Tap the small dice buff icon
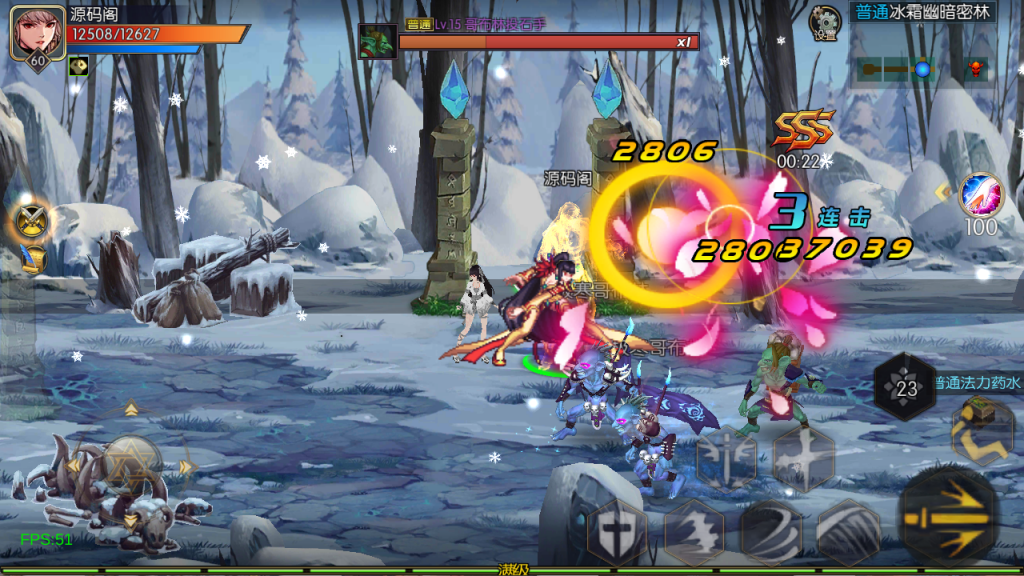The image size is (1024, 576). click(x=77, y=65)
